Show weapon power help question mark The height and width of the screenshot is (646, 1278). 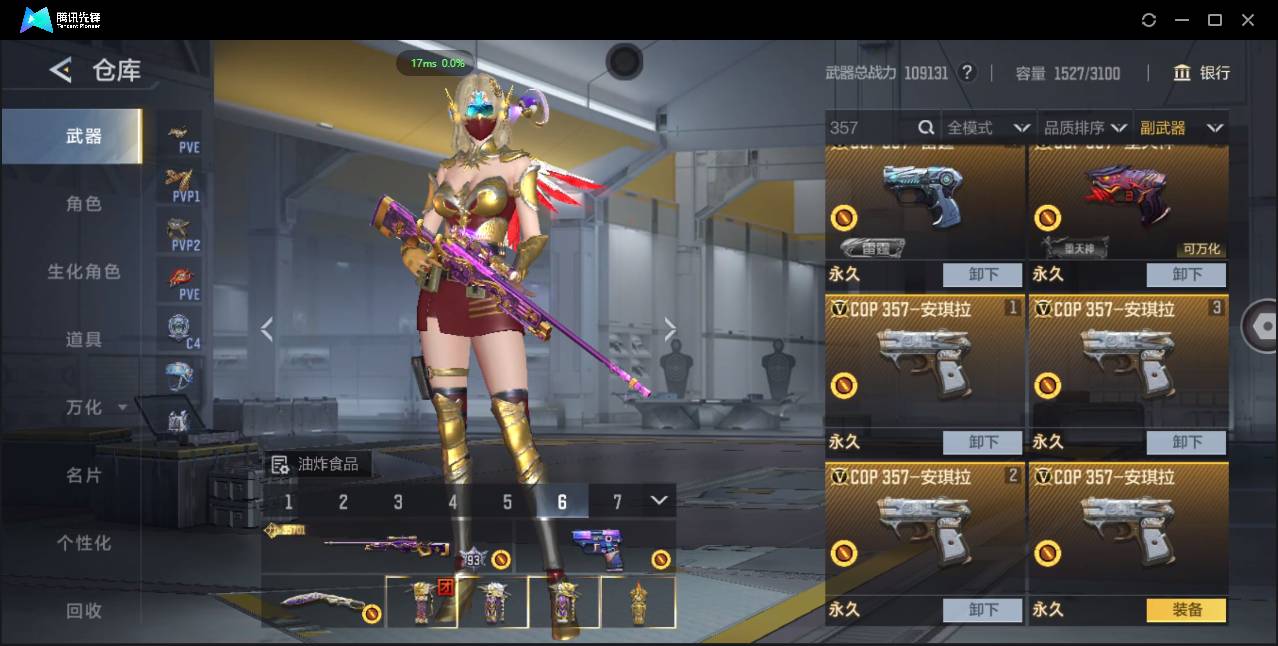click(966, 73)
